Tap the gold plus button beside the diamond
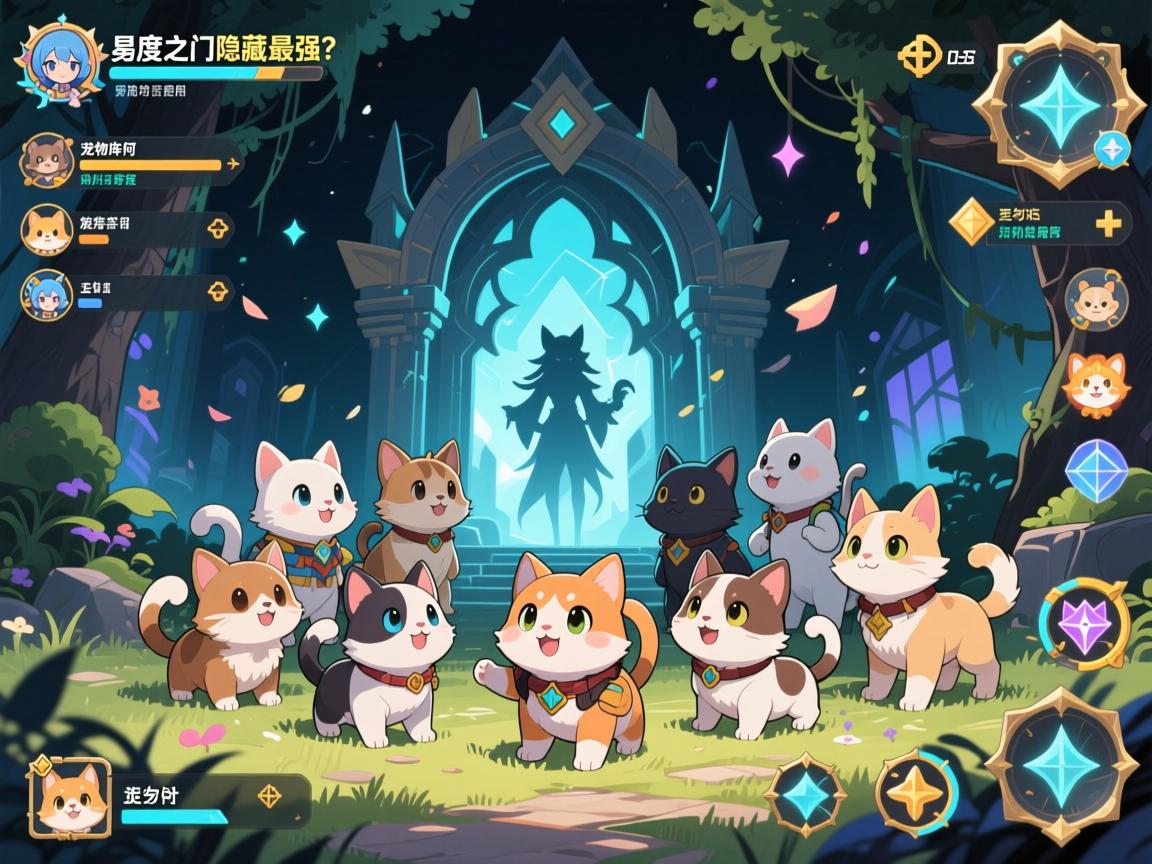The image size is (1152, 864). pyautogui.click(x=1108, y=222)
